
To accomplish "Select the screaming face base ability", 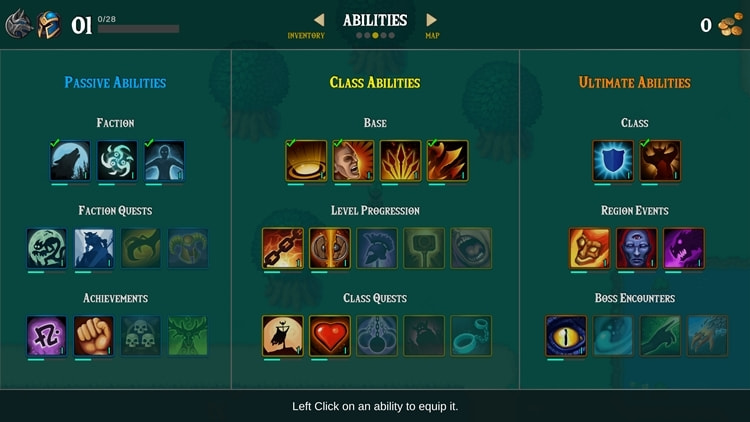I will click(353, 161).
